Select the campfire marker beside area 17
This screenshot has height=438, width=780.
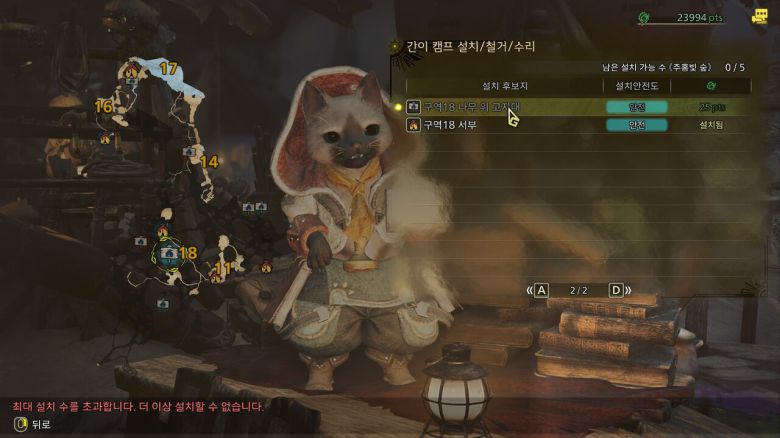pyautogui.click(x=133, y=70)
